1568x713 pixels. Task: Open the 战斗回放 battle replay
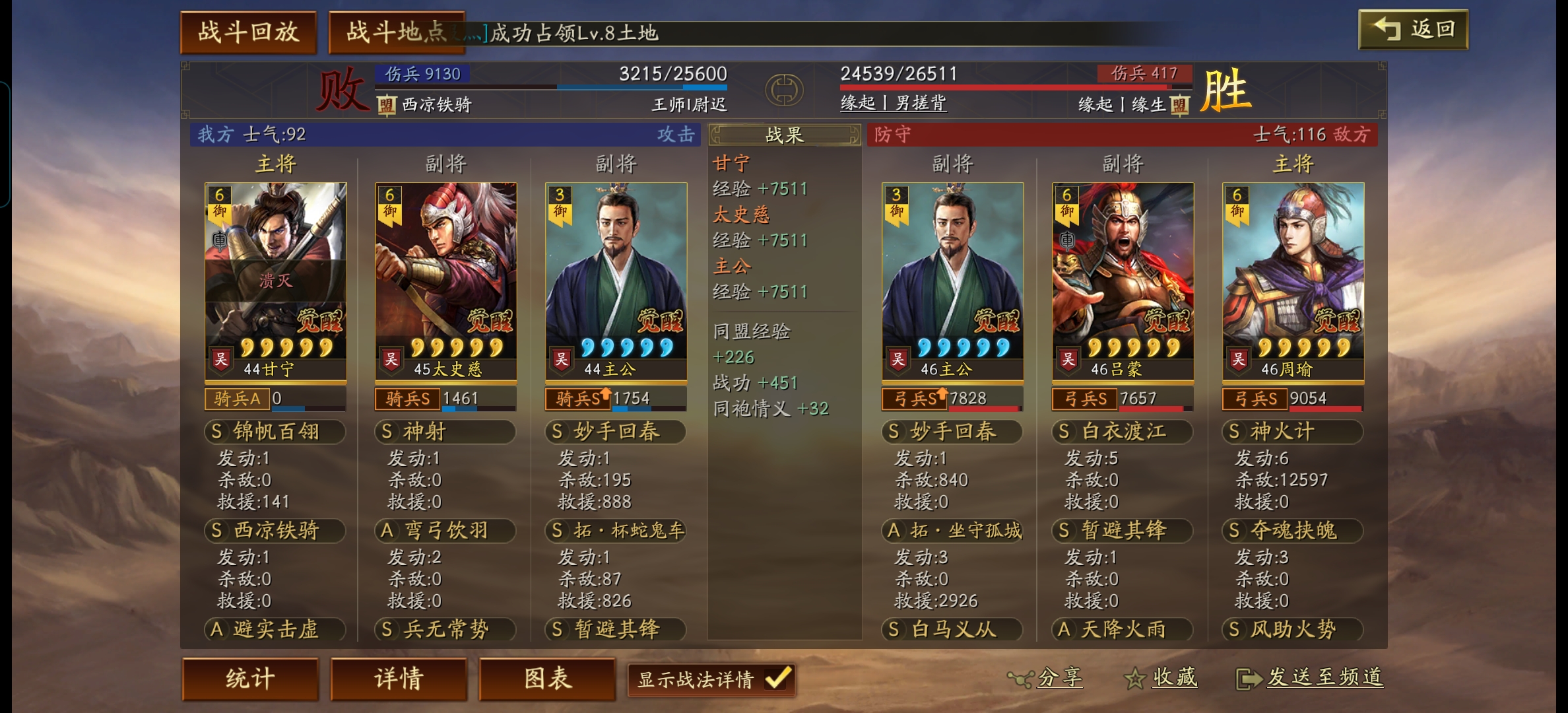pyautogui.click(x=248, y=32)
